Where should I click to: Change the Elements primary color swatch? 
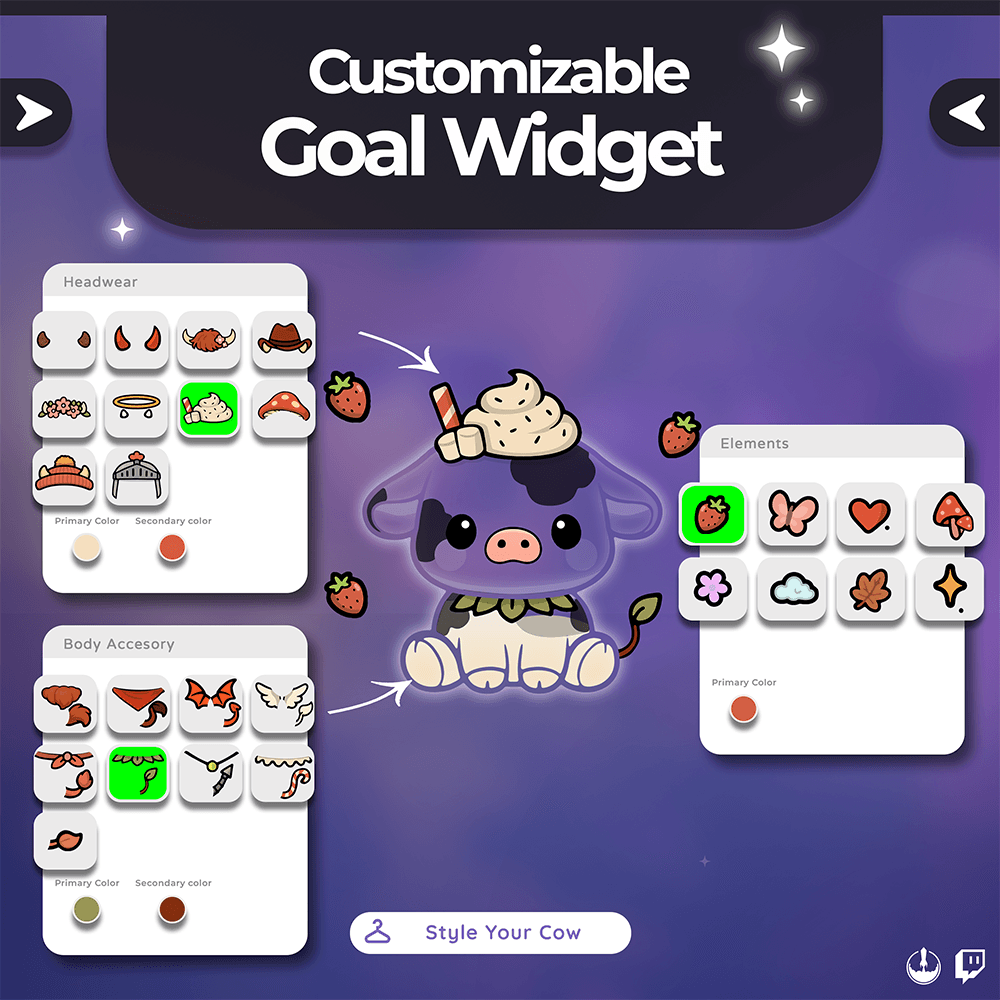(x=744, y=710)
